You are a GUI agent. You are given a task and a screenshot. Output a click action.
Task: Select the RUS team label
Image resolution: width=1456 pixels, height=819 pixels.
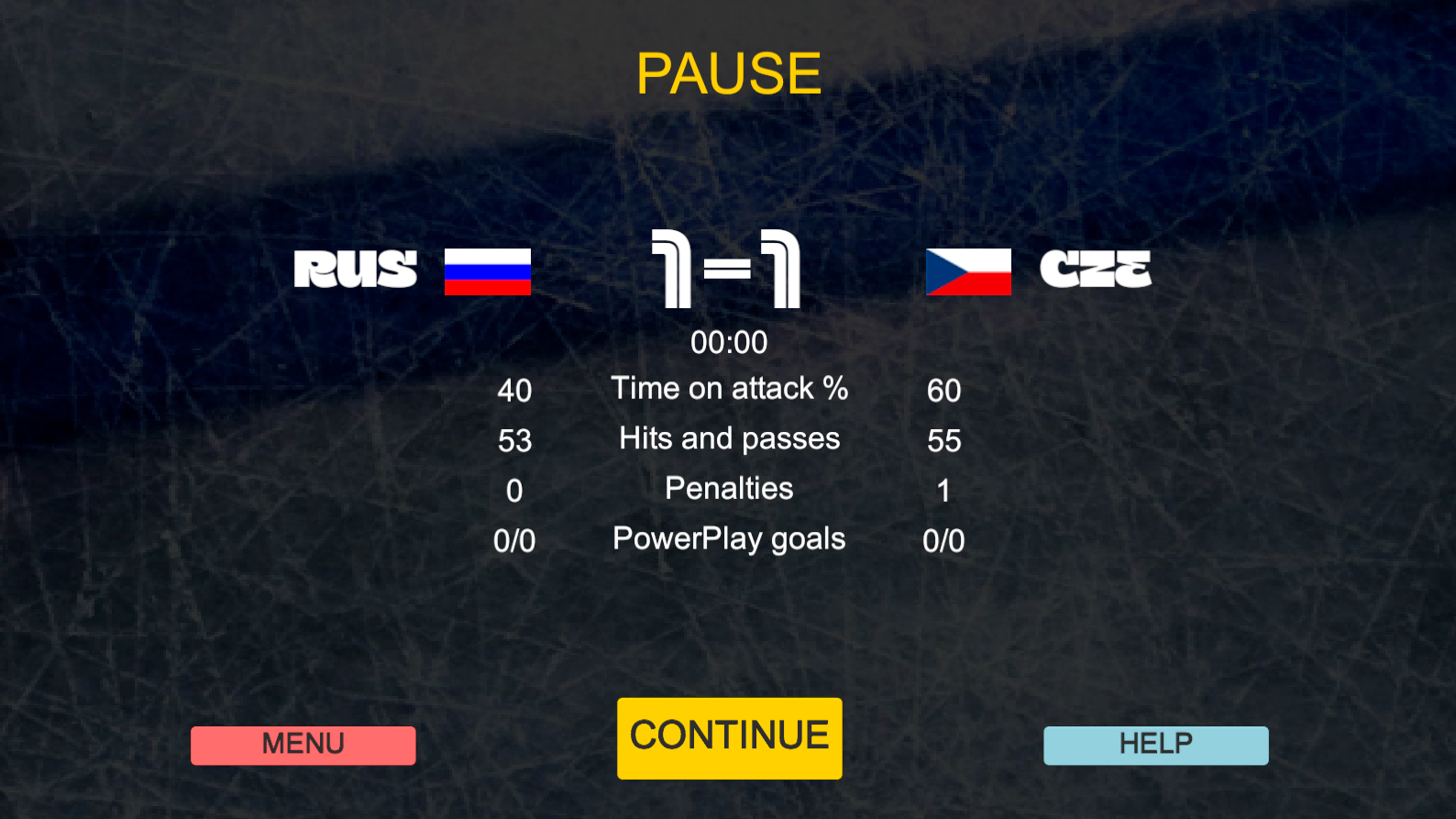355,270
